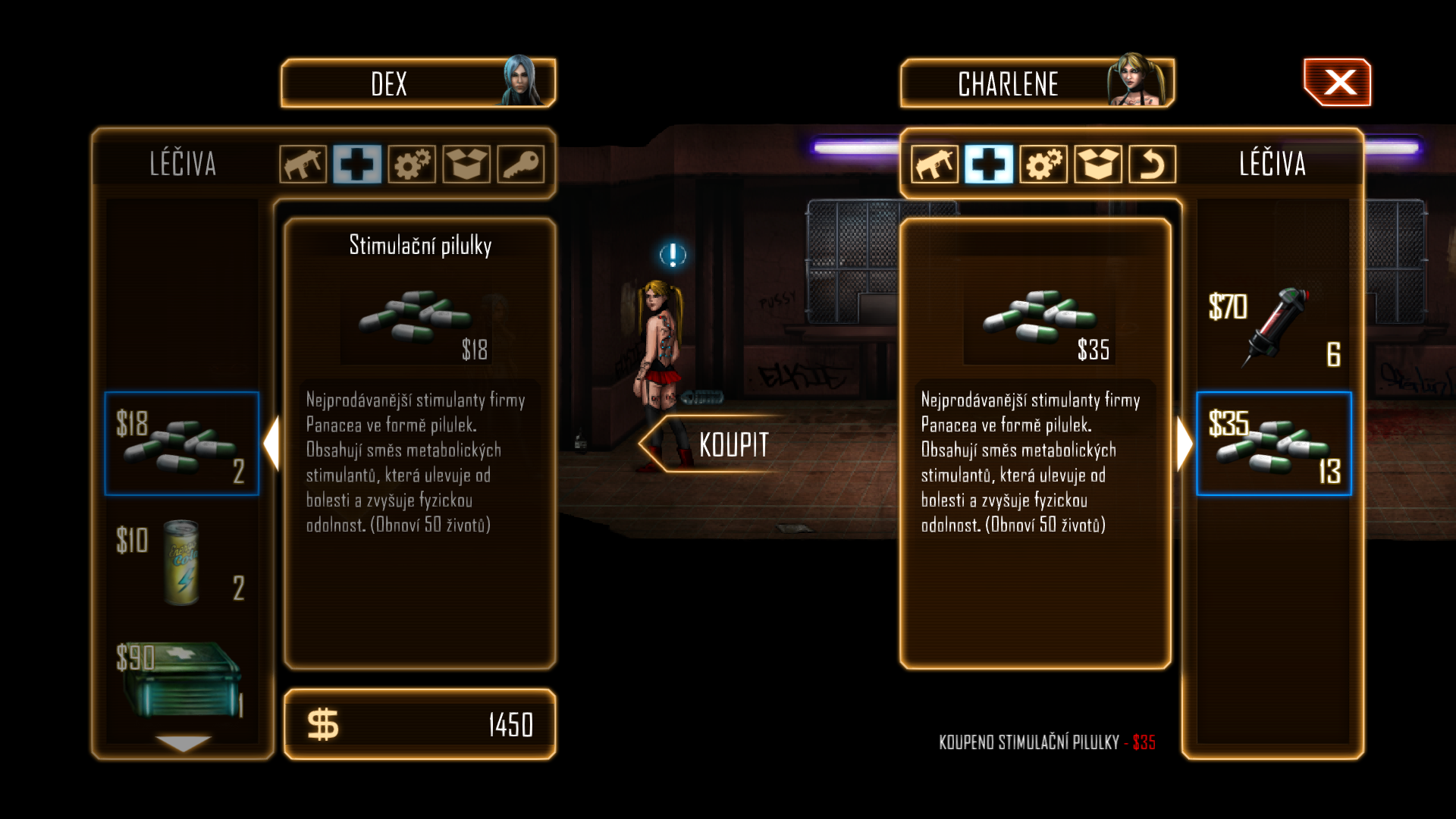
Task: Switch to Dex's medicine cross tab
Action: (357, 164)
